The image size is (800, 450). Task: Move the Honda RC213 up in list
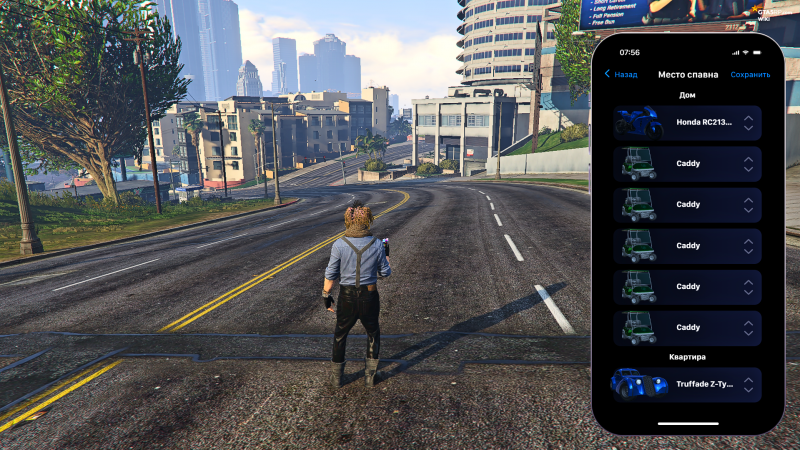[x=748, y=117]
